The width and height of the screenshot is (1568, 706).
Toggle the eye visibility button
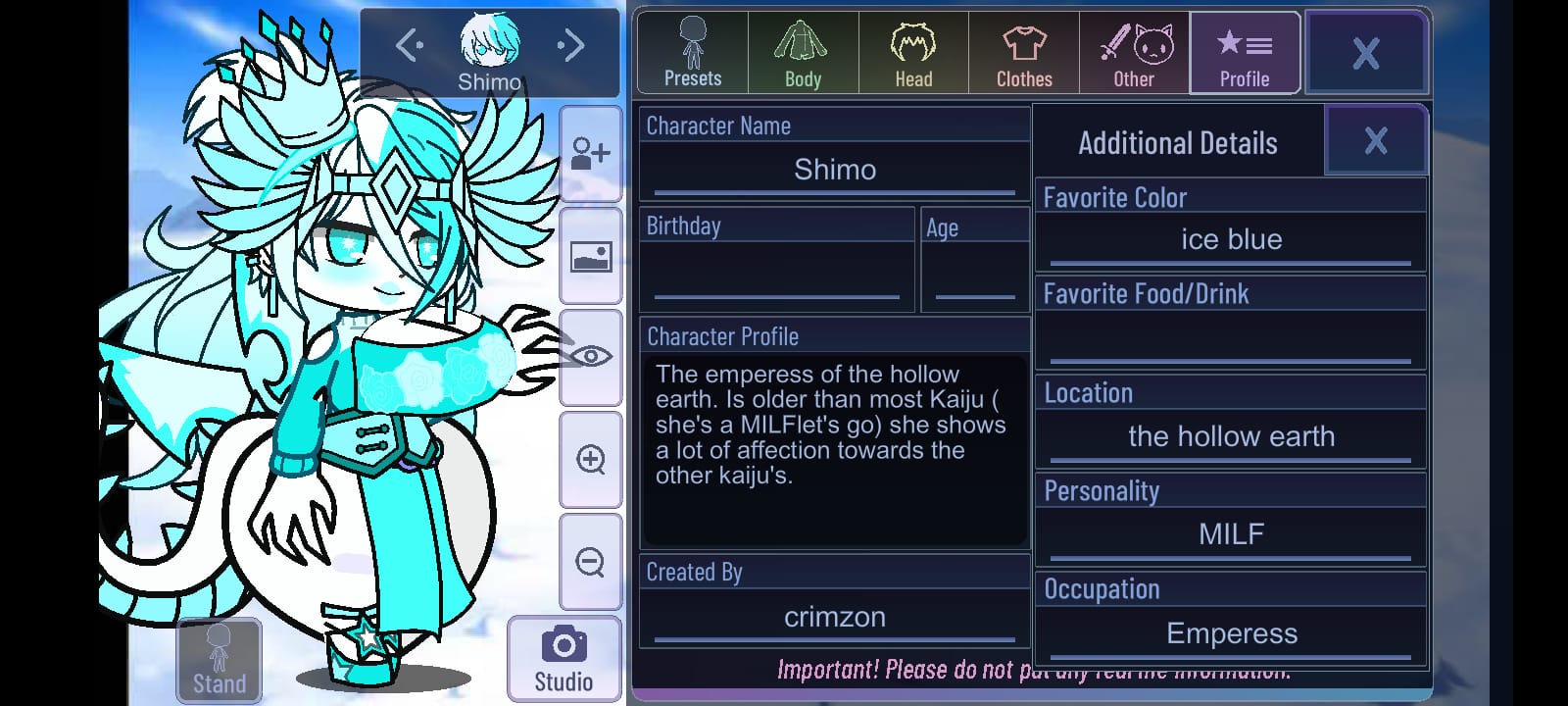[590, 357]
